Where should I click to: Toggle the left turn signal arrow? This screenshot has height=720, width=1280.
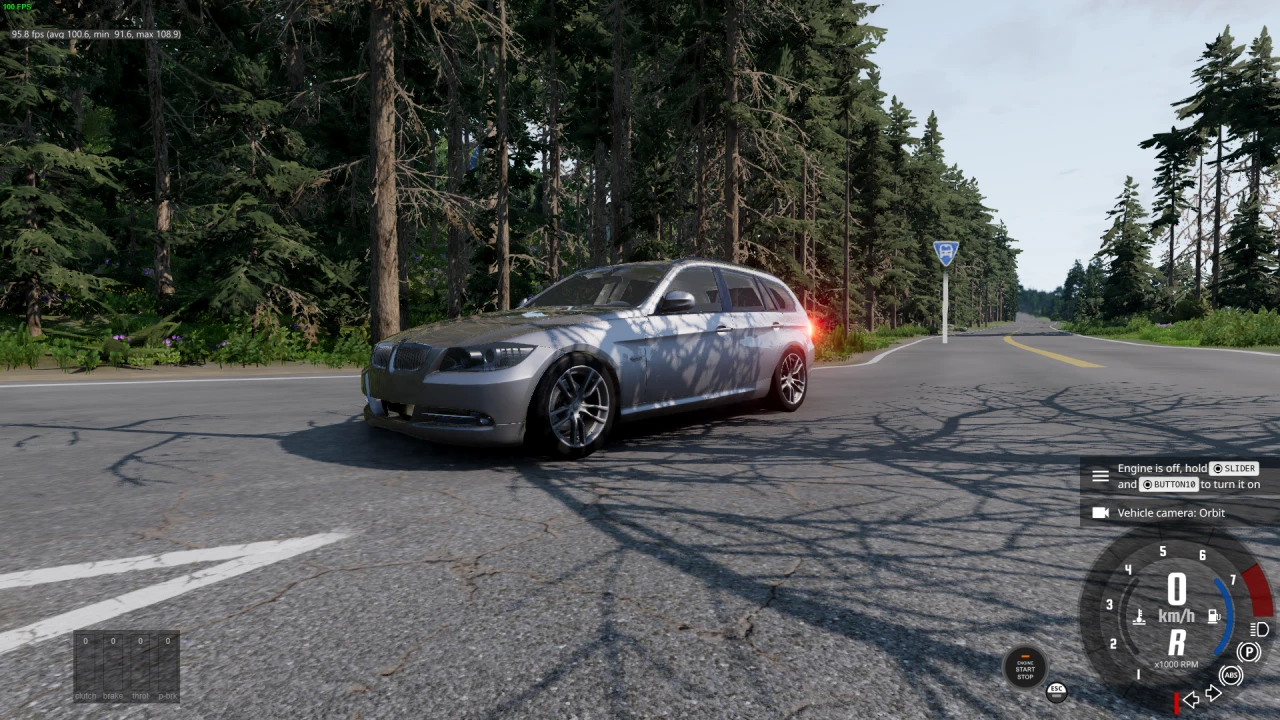pyautogui.click(x=1191, y=699)
